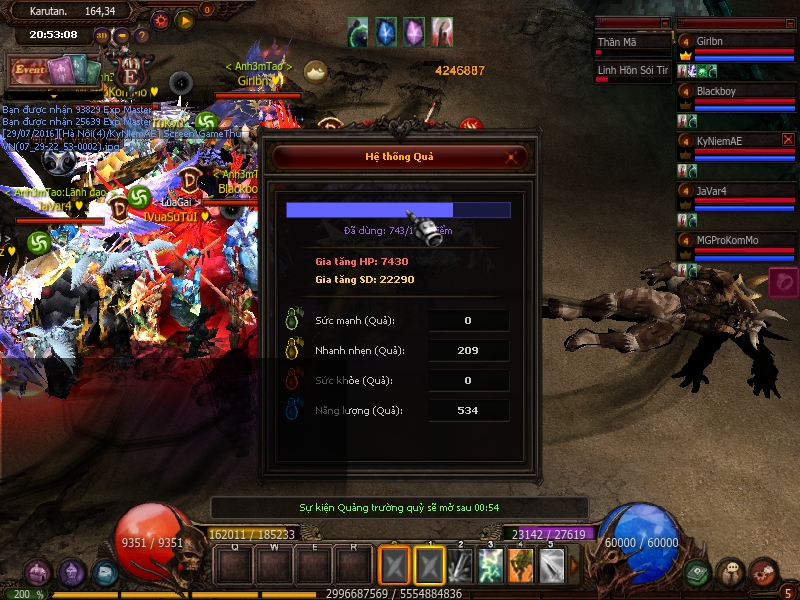Viewport: 800px width, 600px height.
Task: Remove KyNiemAE with the orange X button
Action: [788, 140]
